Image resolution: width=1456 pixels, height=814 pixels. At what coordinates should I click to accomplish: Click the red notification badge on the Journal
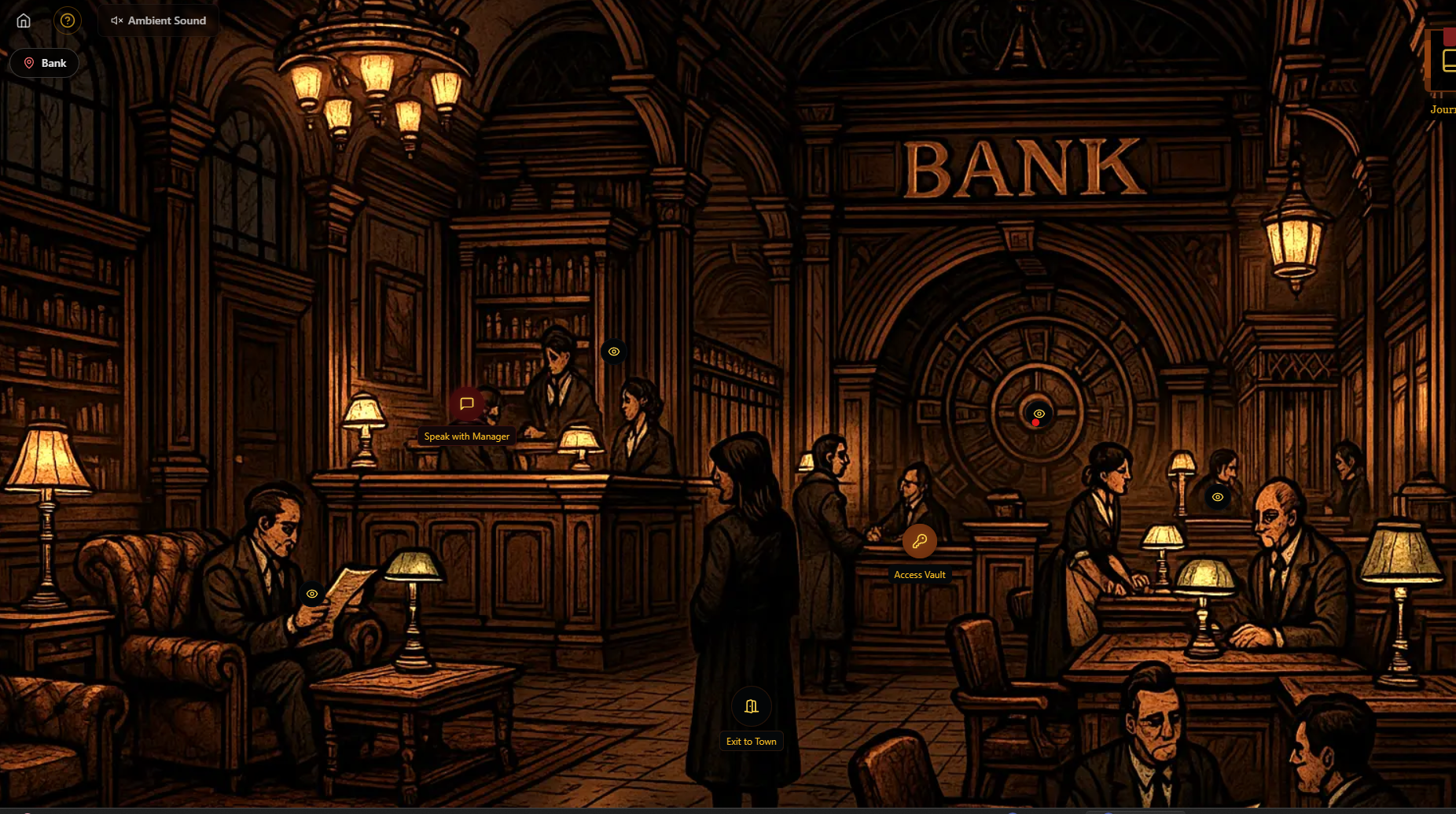click(x=1449, y=36)
